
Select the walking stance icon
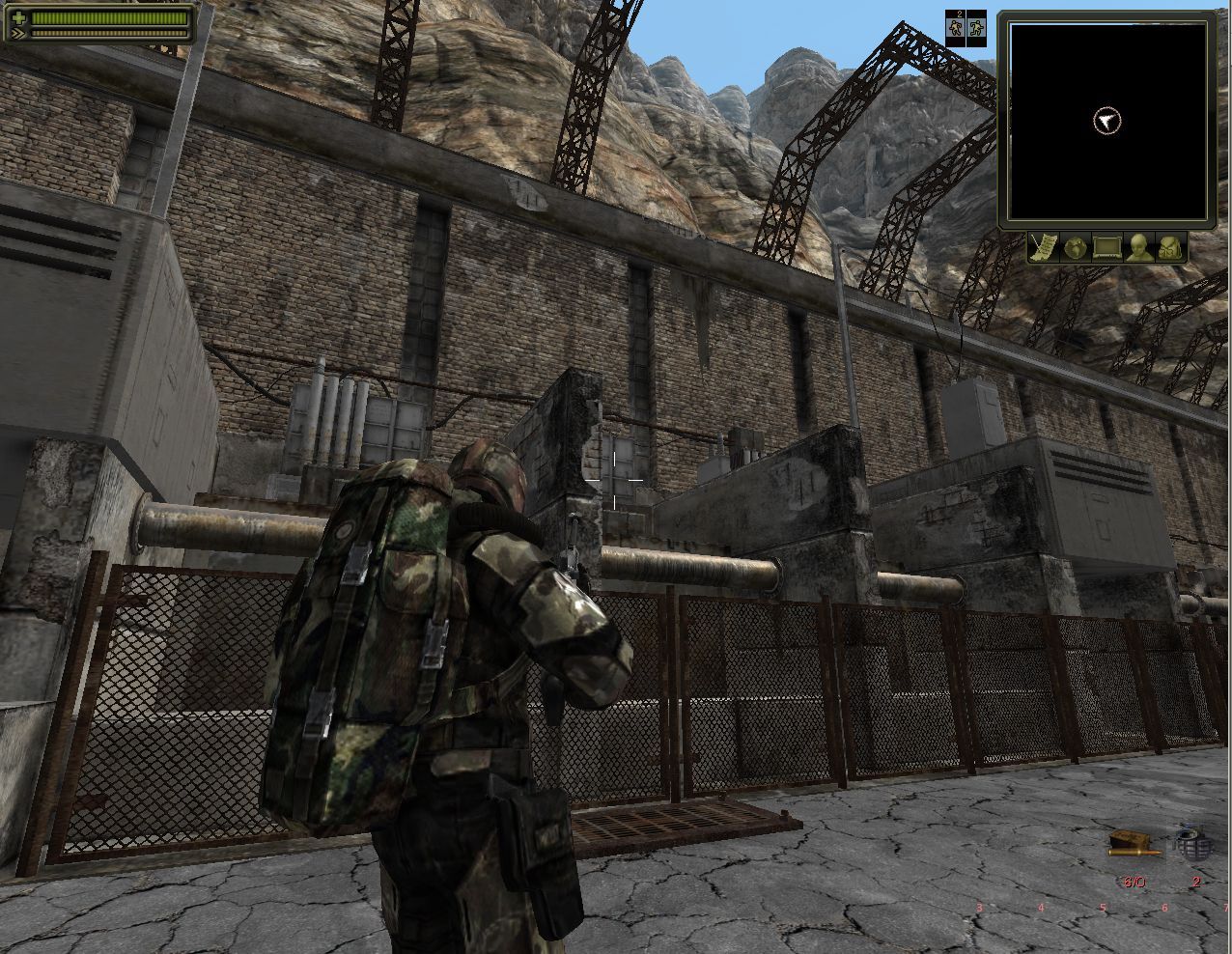[956, 28]
